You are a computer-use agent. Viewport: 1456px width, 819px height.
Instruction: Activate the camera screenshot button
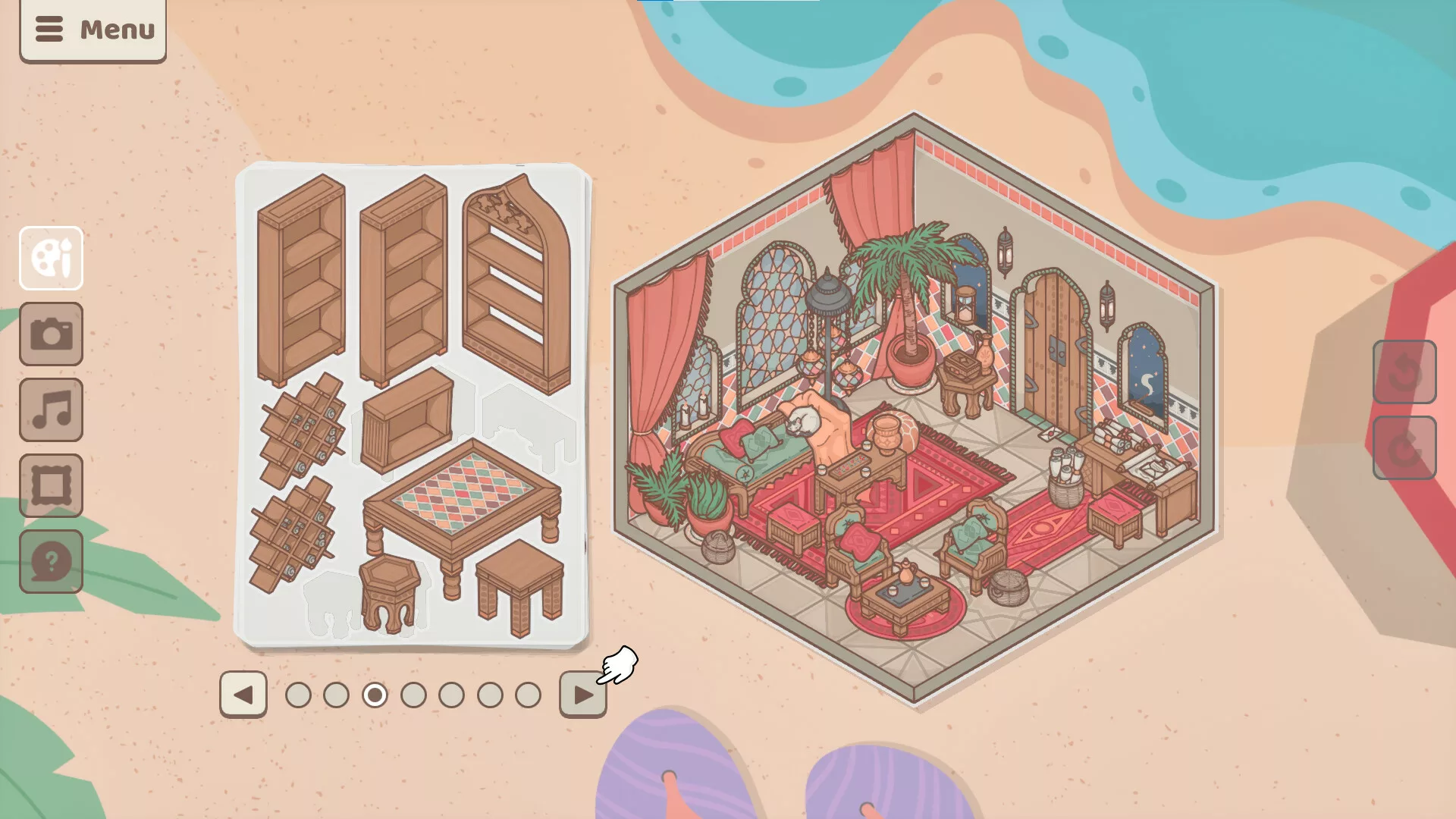[x=51, y=334]
